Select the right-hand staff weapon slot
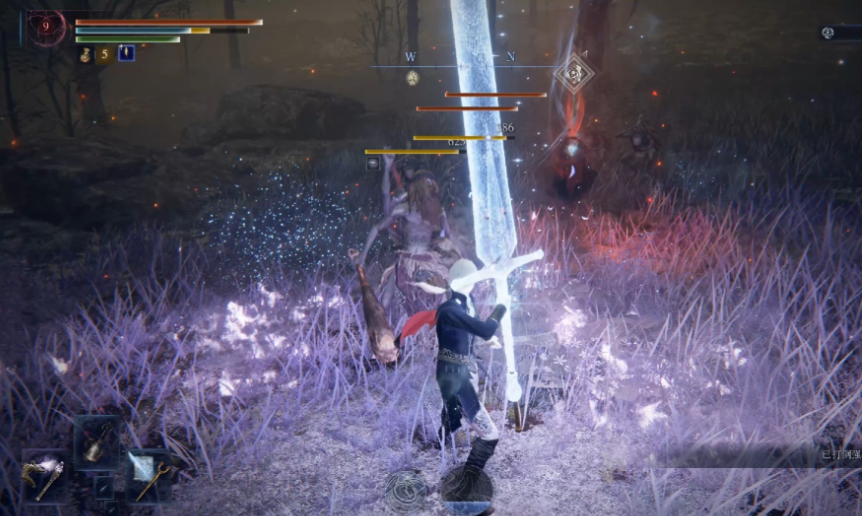This screenshot has width=862, height=516. (x=148, y=474)
